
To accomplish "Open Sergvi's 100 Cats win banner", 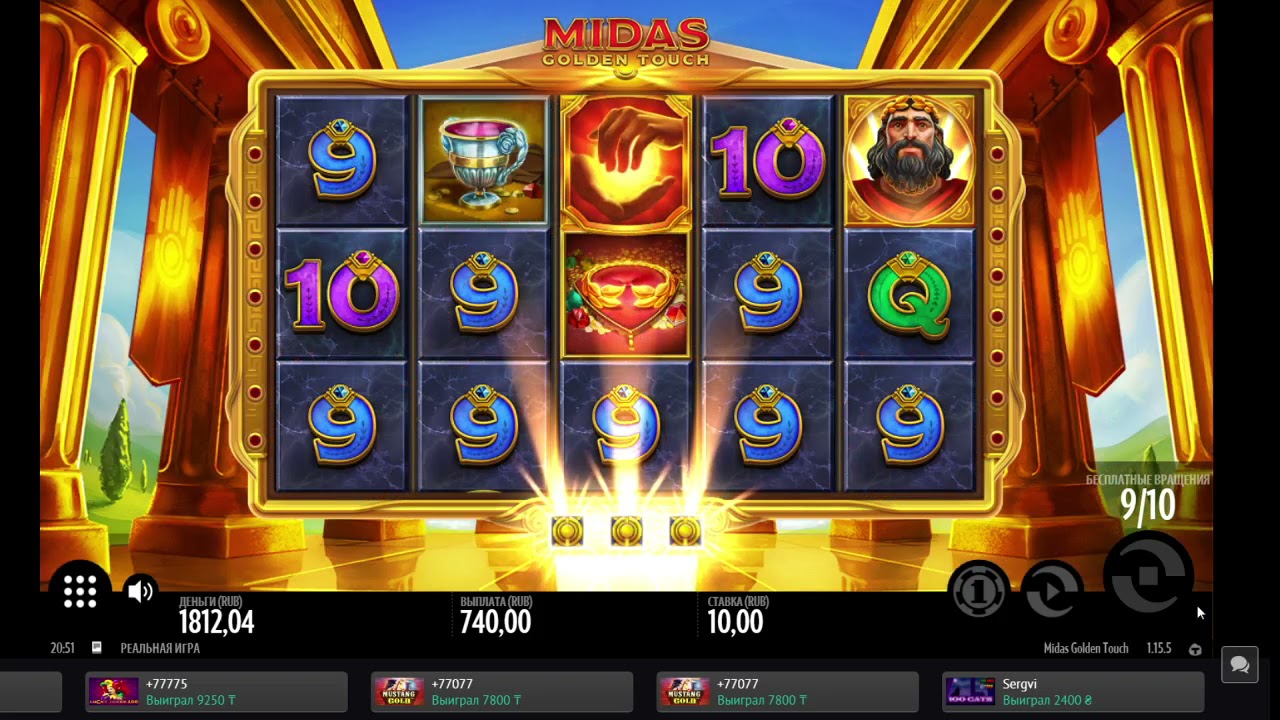I will pos(1073,692).
